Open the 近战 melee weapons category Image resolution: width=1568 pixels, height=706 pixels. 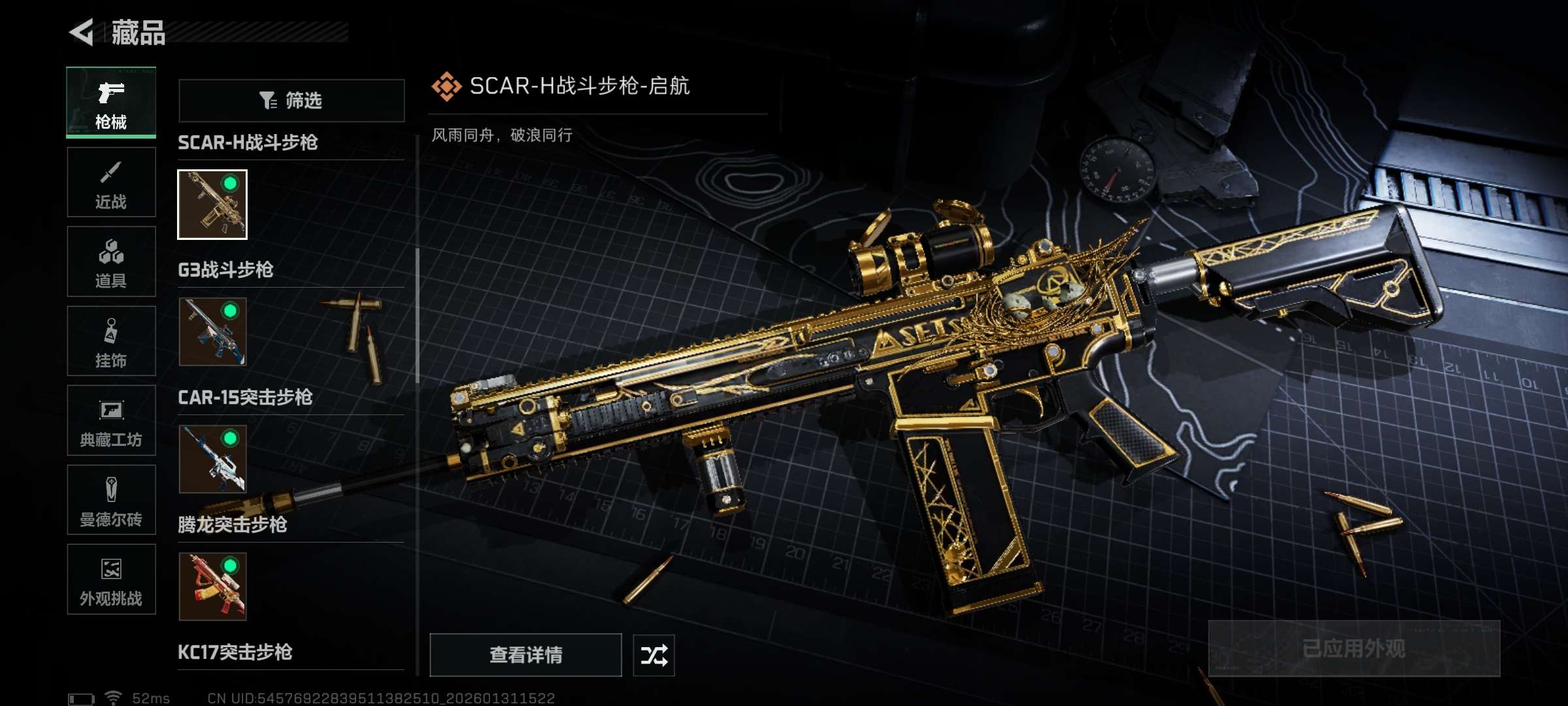[111, 183]
